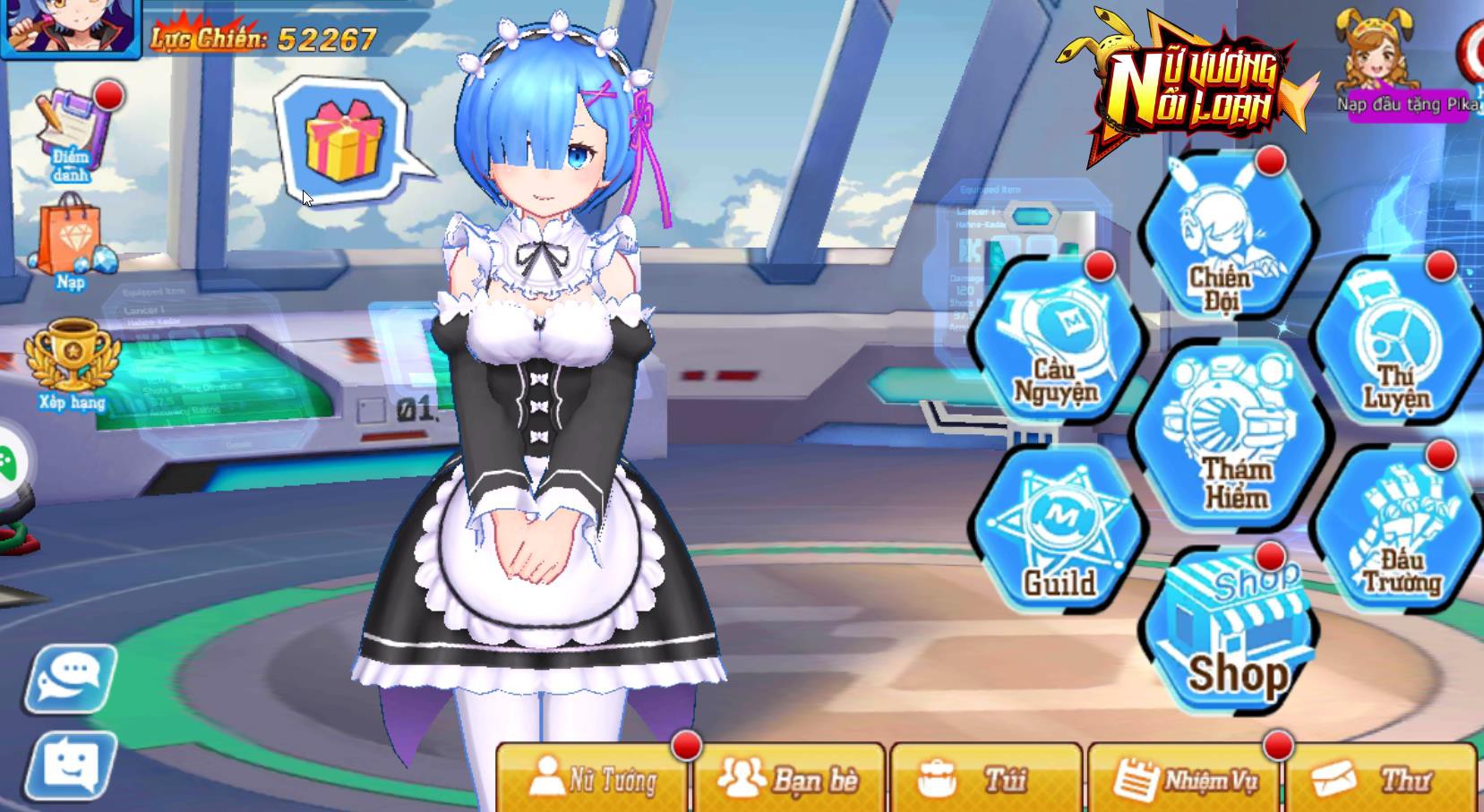Open the Chiến Đội hexagon menu

pyautogui.click(x=1225, y=242)
